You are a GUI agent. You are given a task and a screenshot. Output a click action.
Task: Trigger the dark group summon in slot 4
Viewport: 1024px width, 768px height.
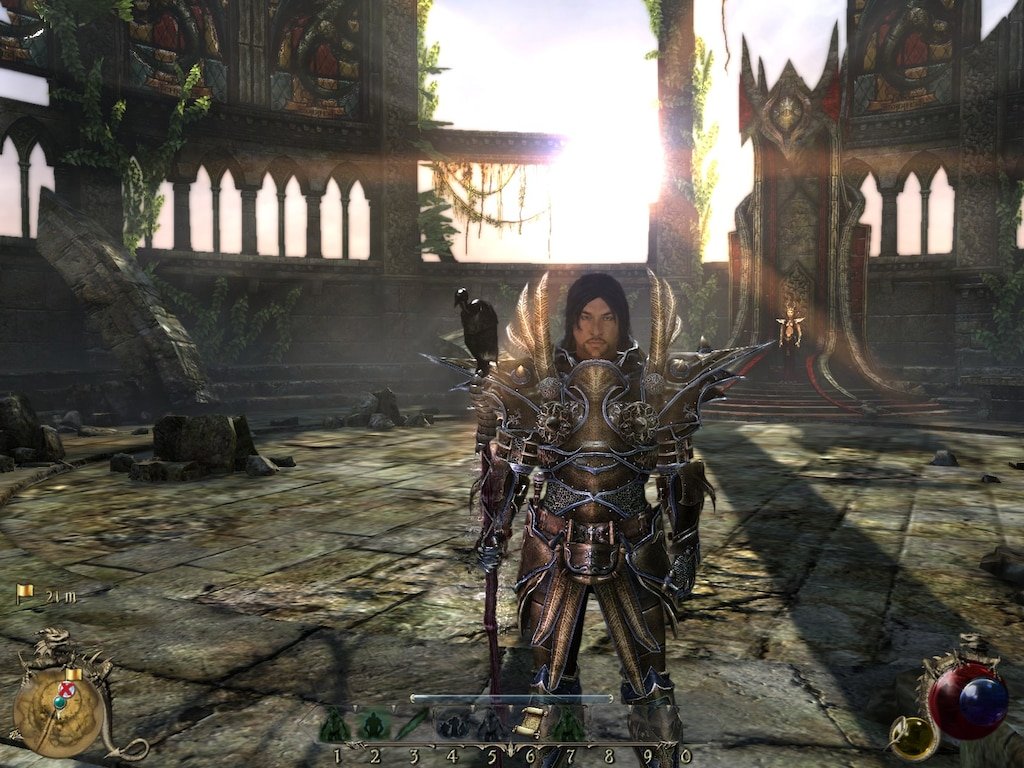[x=452, y=725]
